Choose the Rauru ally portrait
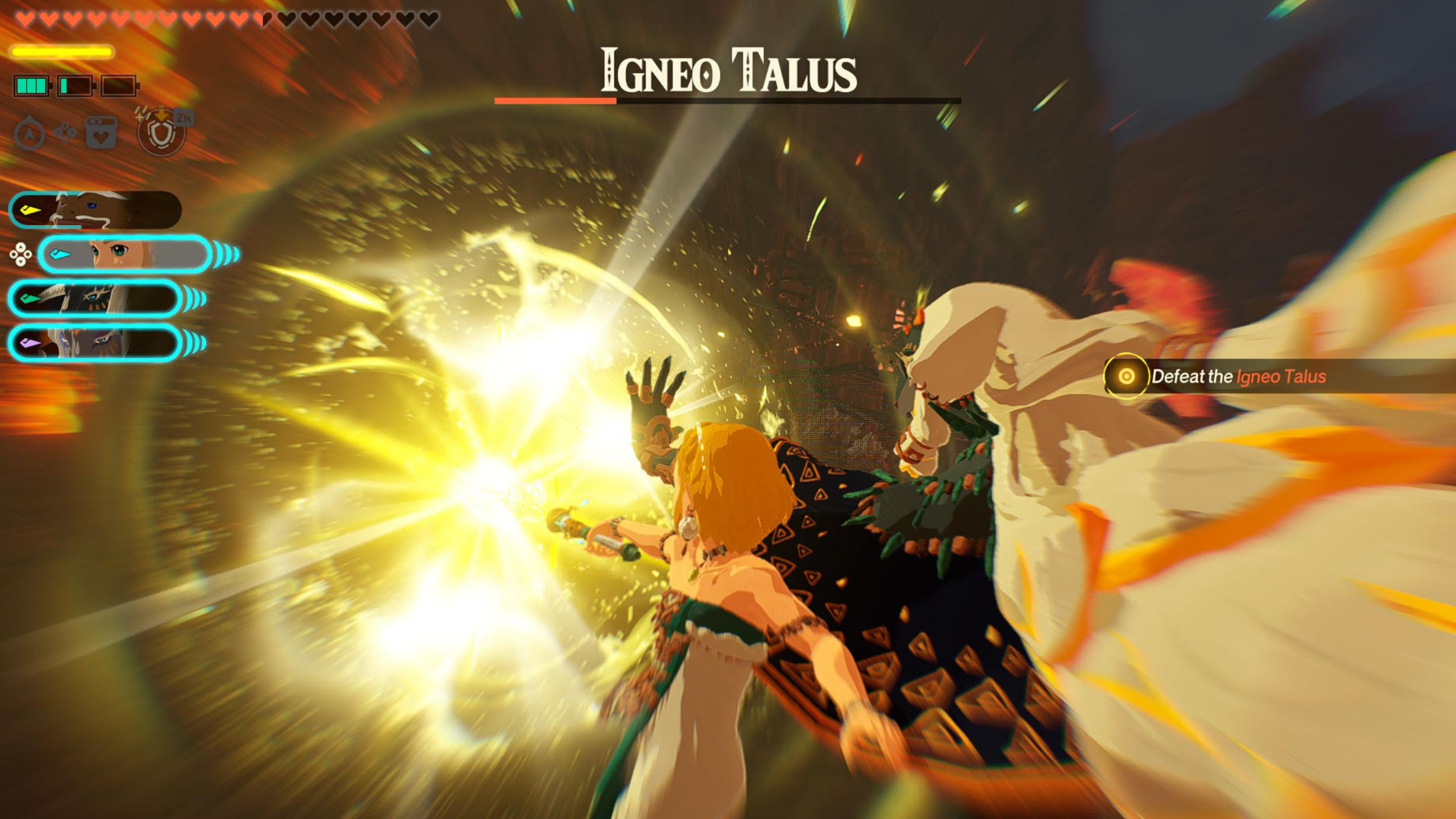This screenshot has width=1456, height=819. [x=95, y=298]
